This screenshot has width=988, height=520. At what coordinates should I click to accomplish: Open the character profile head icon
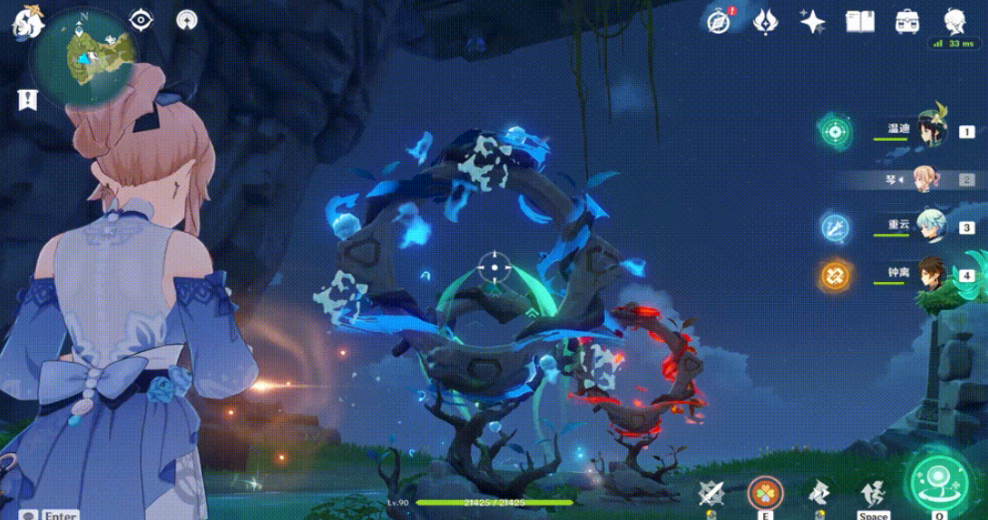tap(954, 21)
